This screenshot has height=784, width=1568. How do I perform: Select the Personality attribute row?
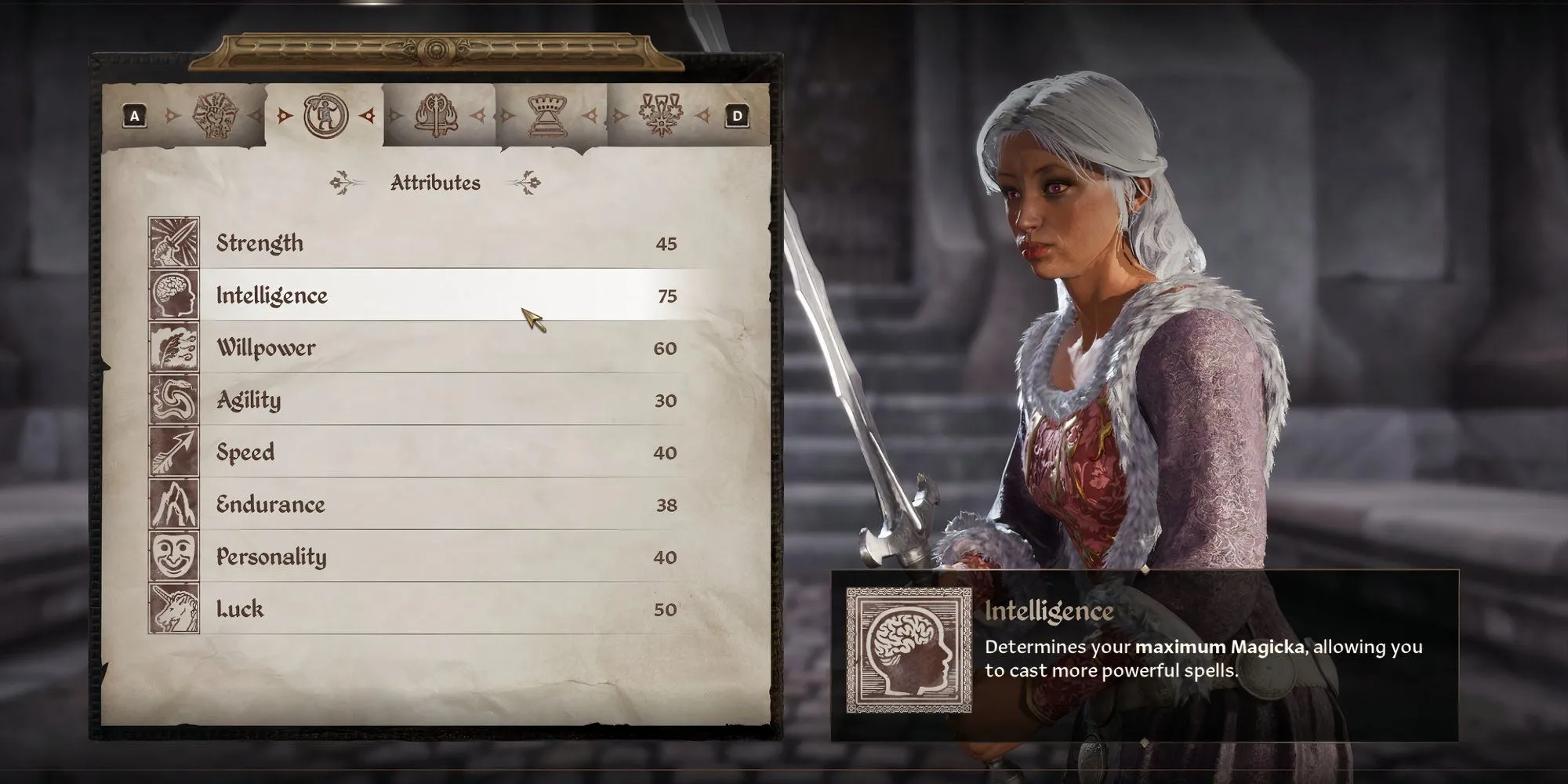pyautogui.click(x=439, y=557)
